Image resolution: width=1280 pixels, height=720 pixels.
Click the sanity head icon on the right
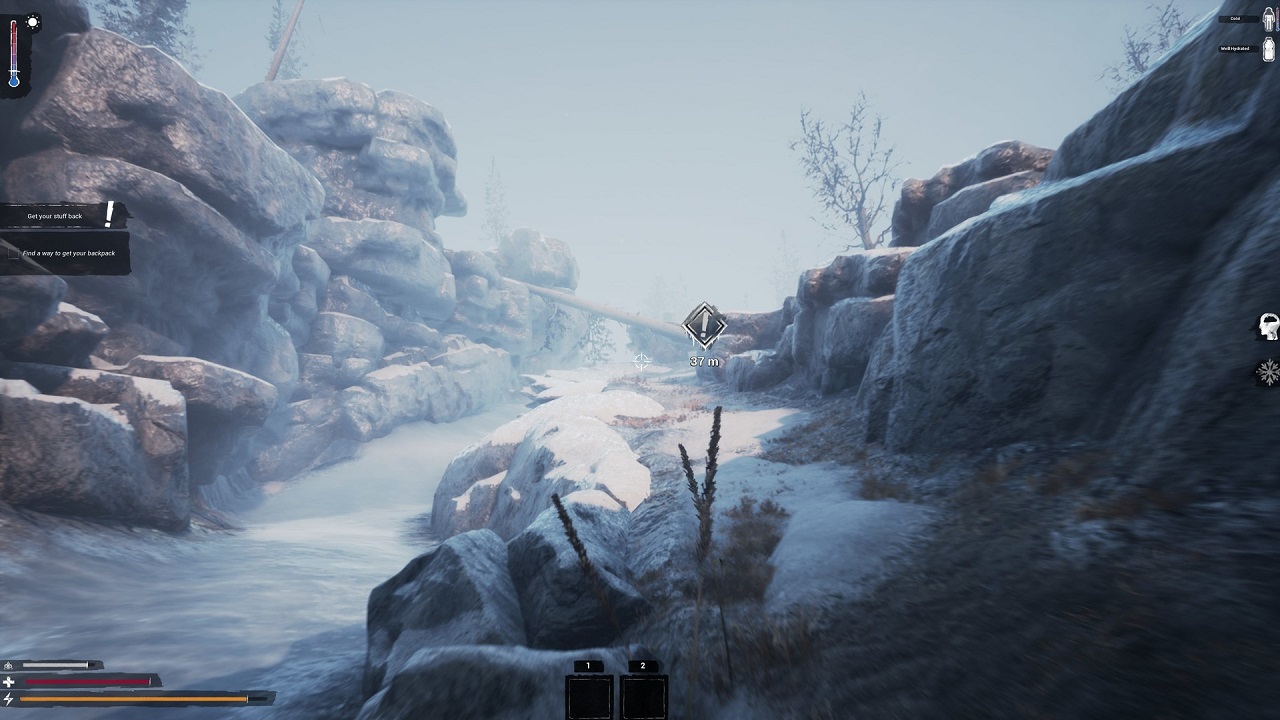(x=1268, y=325)
